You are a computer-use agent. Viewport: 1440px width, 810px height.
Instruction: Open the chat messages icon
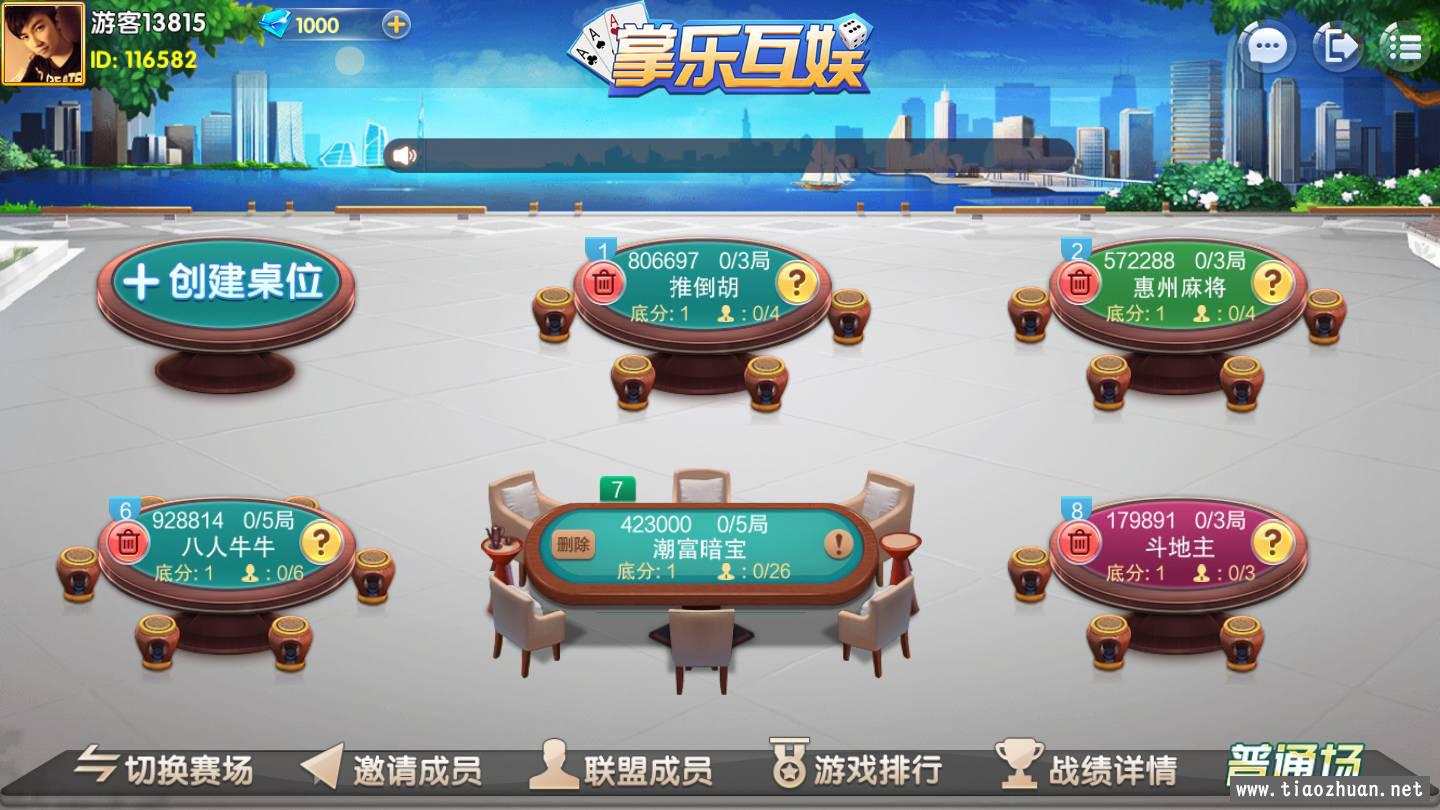coord(1266,47)
